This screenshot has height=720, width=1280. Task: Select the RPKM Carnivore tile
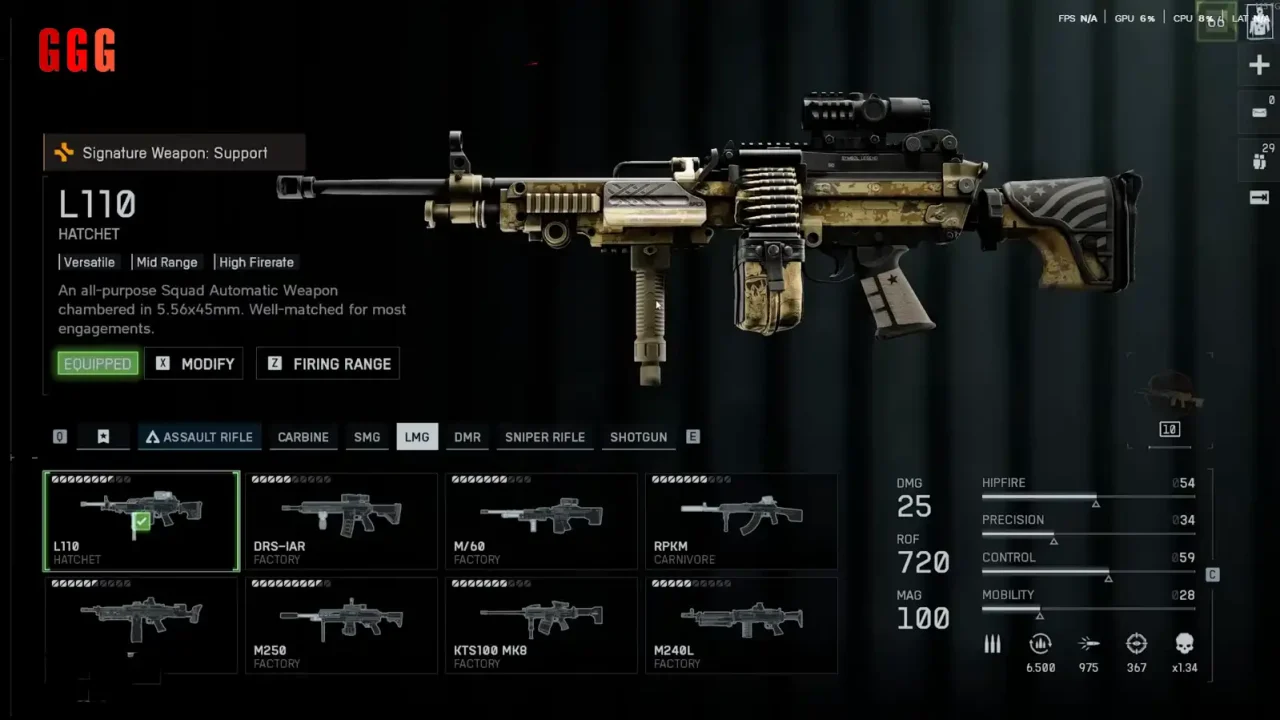741,521
